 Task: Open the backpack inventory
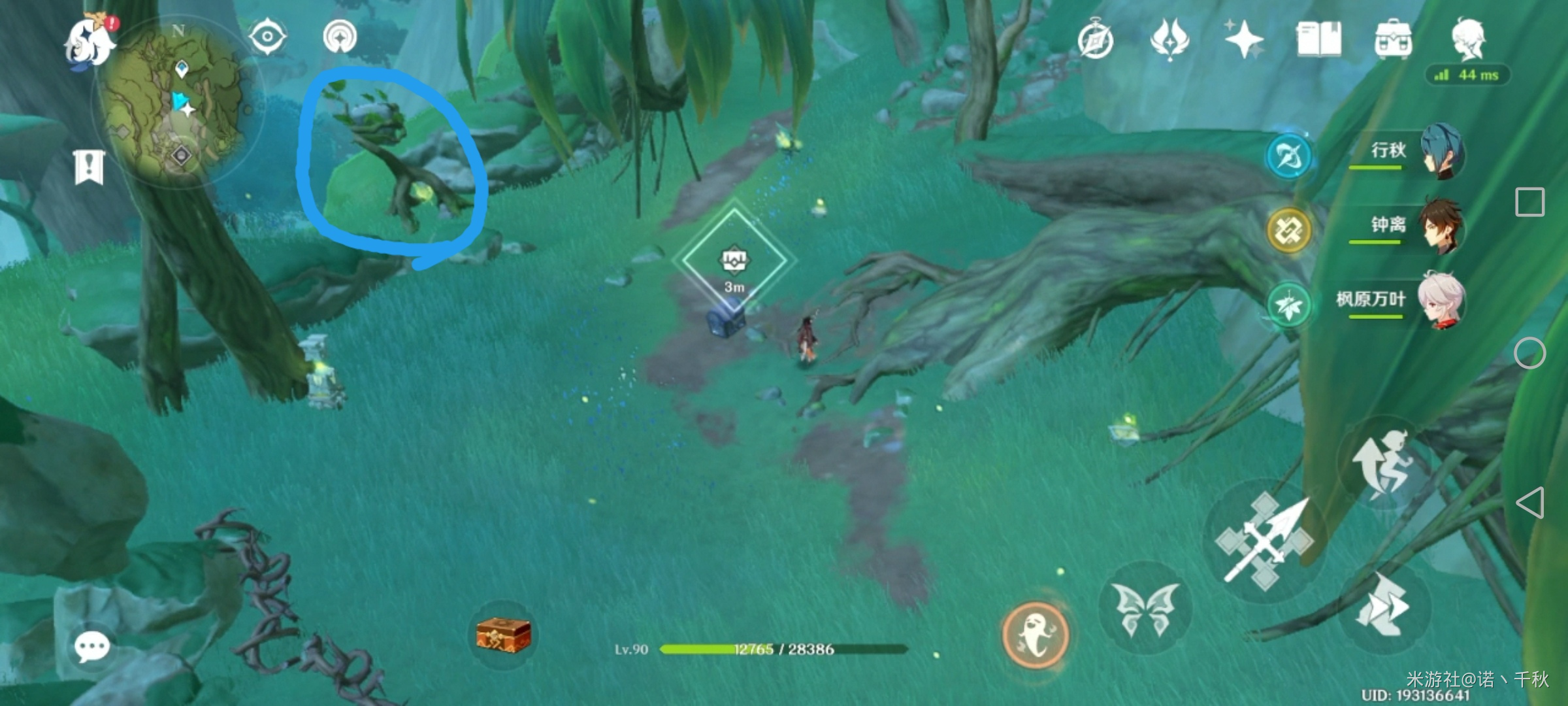point(1393,39)
